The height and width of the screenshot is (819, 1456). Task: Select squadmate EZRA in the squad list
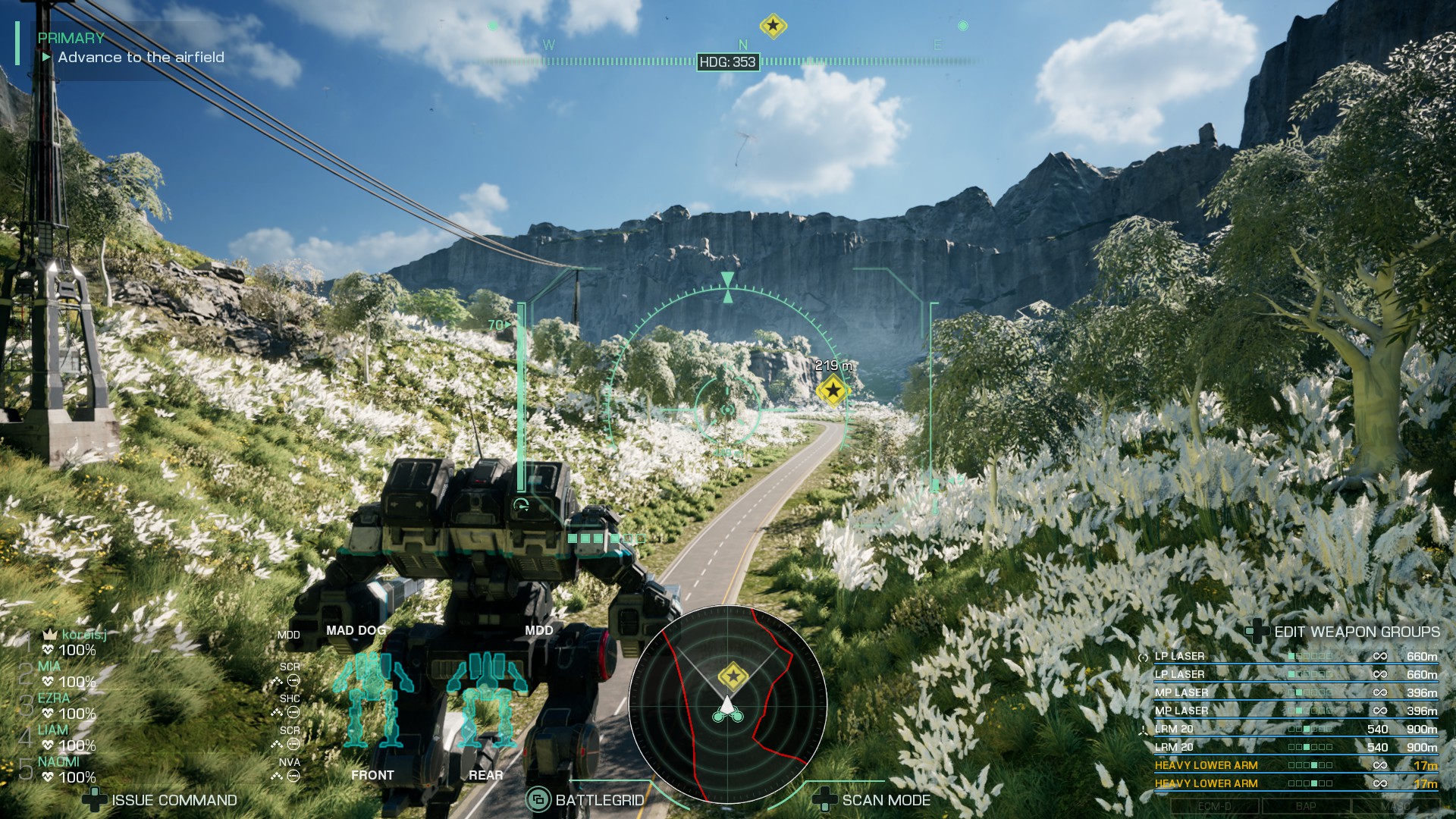click(54, 698)
